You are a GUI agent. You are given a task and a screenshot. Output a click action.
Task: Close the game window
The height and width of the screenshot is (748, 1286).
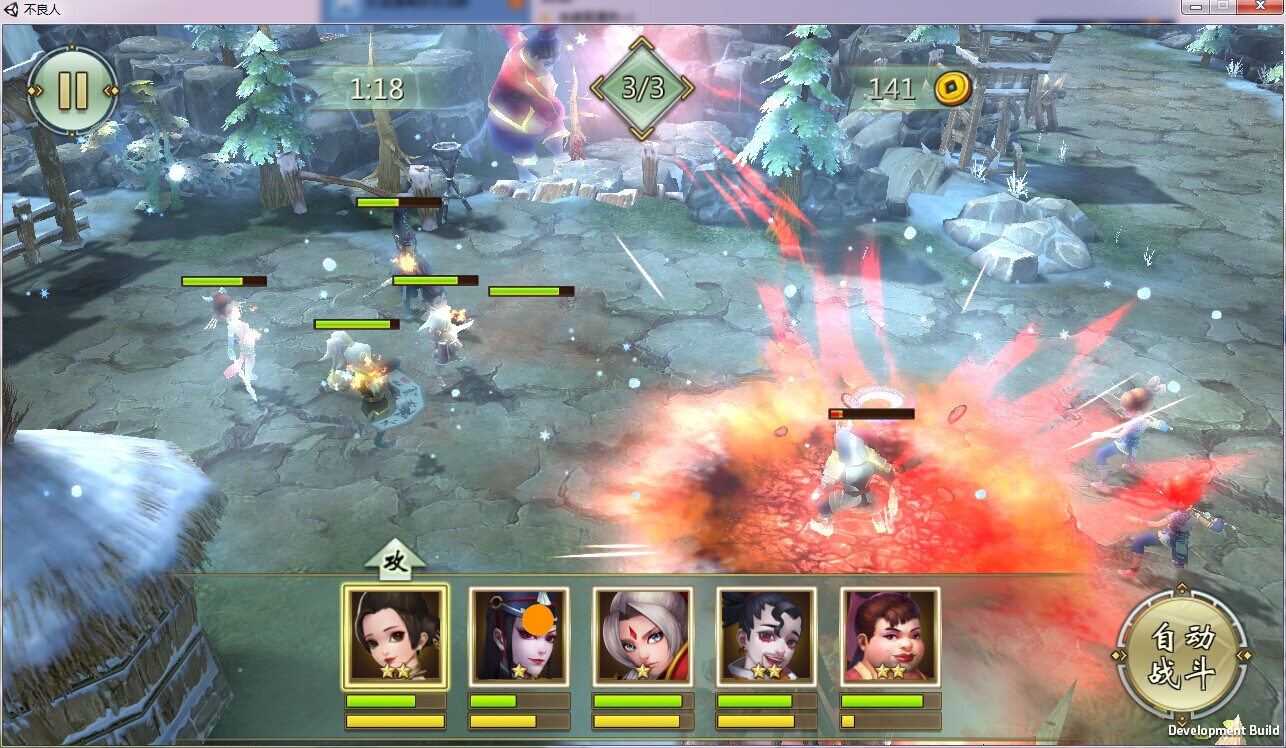coord(1260,7)
